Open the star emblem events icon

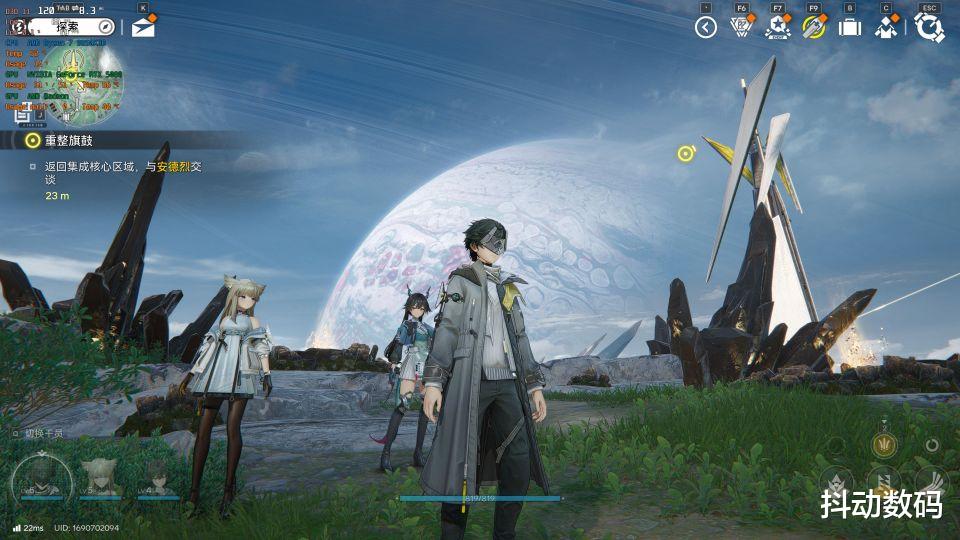777,27
